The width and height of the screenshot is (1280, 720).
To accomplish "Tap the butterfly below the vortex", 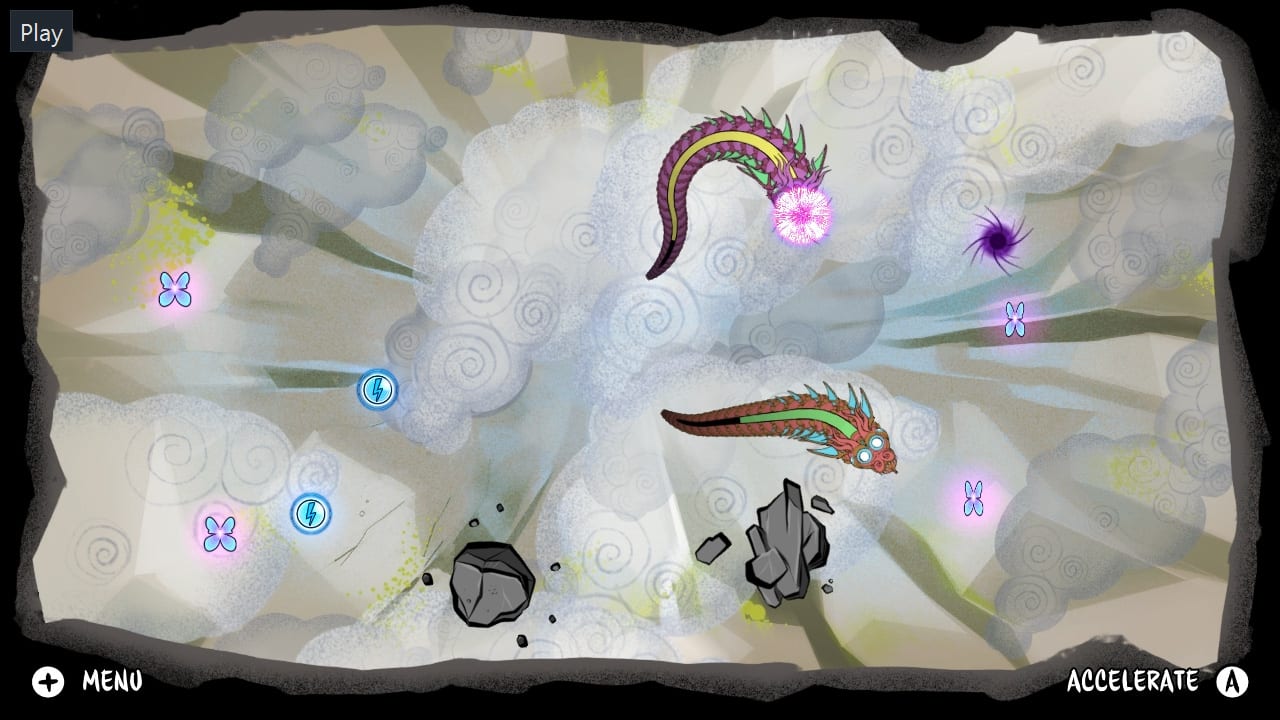I will (x=1016, y=316).
